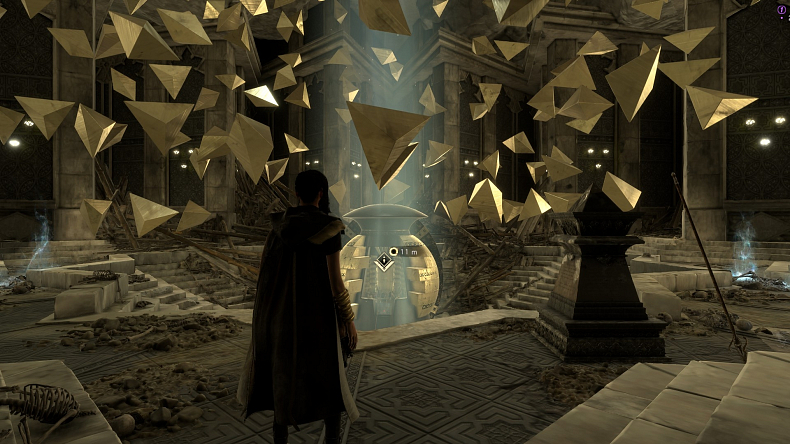Screen dimensions: 790x444
Task: Click the purple circular icon in the corner
Action: [780, 10]
